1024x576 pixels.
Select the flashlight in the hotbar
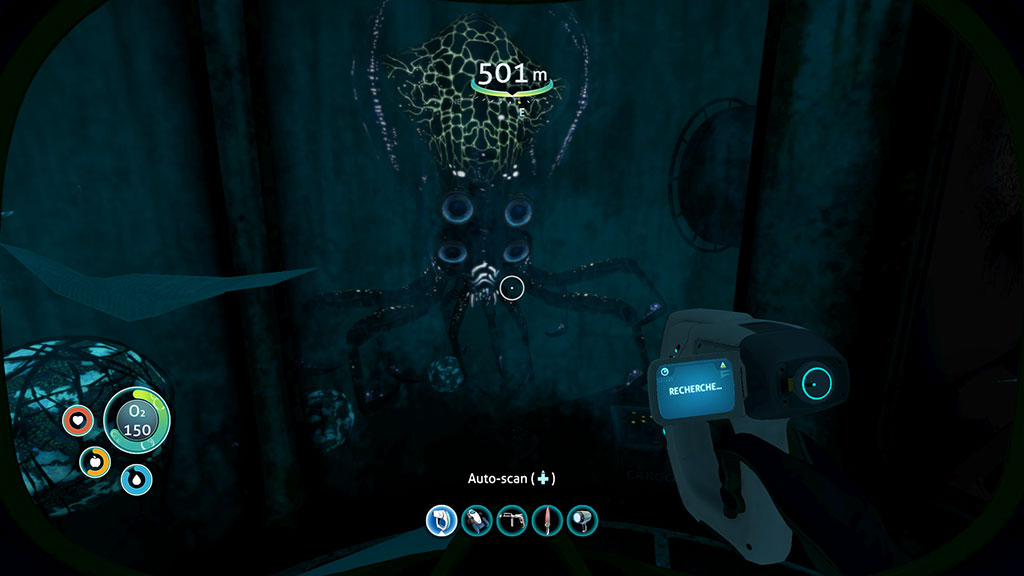tap(582, 520)
